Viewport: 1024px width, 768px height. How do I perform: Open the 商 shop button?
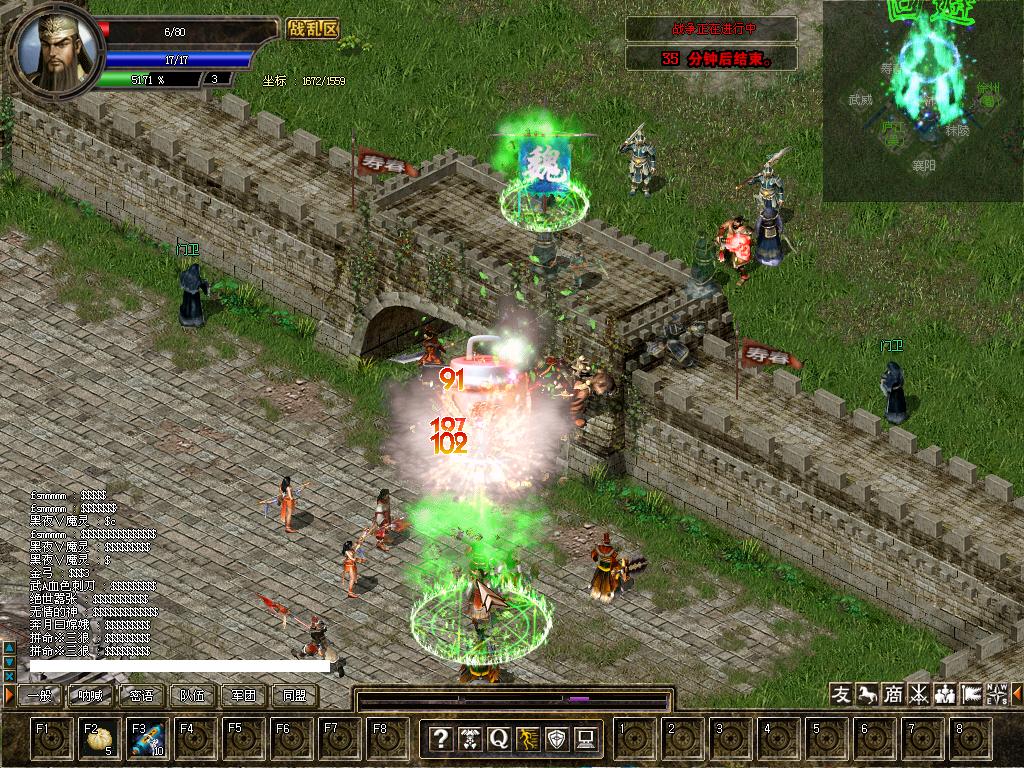pos(893,695)
